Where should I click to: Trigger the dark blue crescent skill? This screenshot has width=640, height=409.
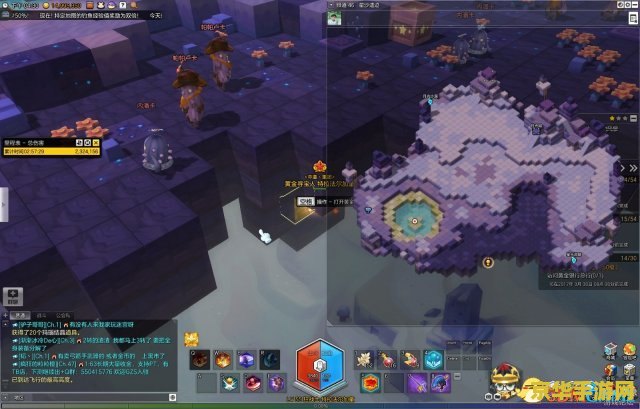tap(268, 358)
